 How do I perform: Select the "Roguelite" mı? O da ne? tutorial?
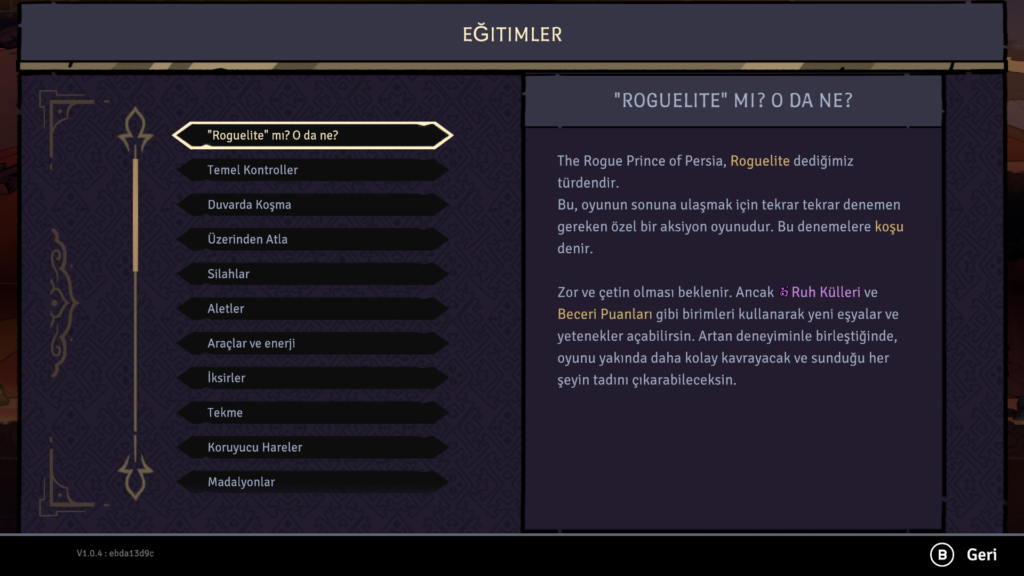(x=312, y=135)
